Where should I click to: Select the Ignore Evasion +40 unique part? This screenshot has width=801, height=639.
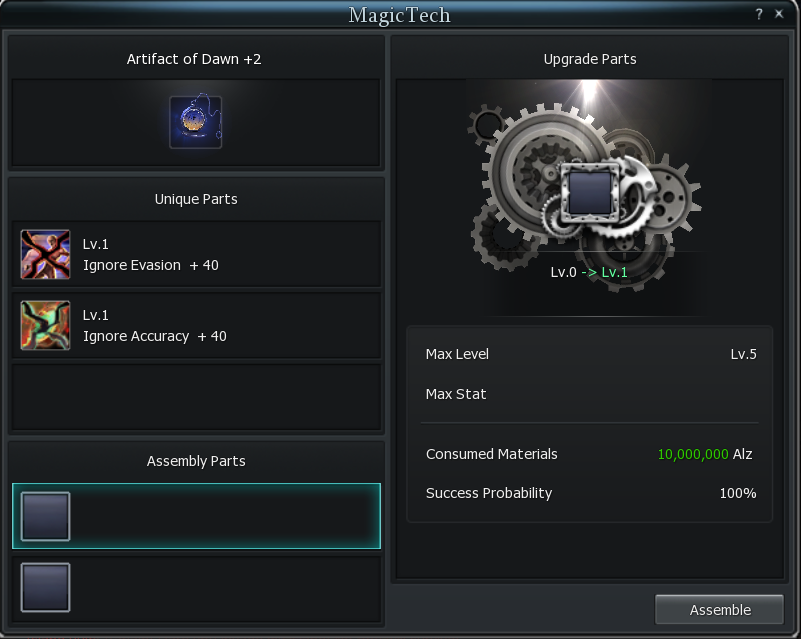196,254
